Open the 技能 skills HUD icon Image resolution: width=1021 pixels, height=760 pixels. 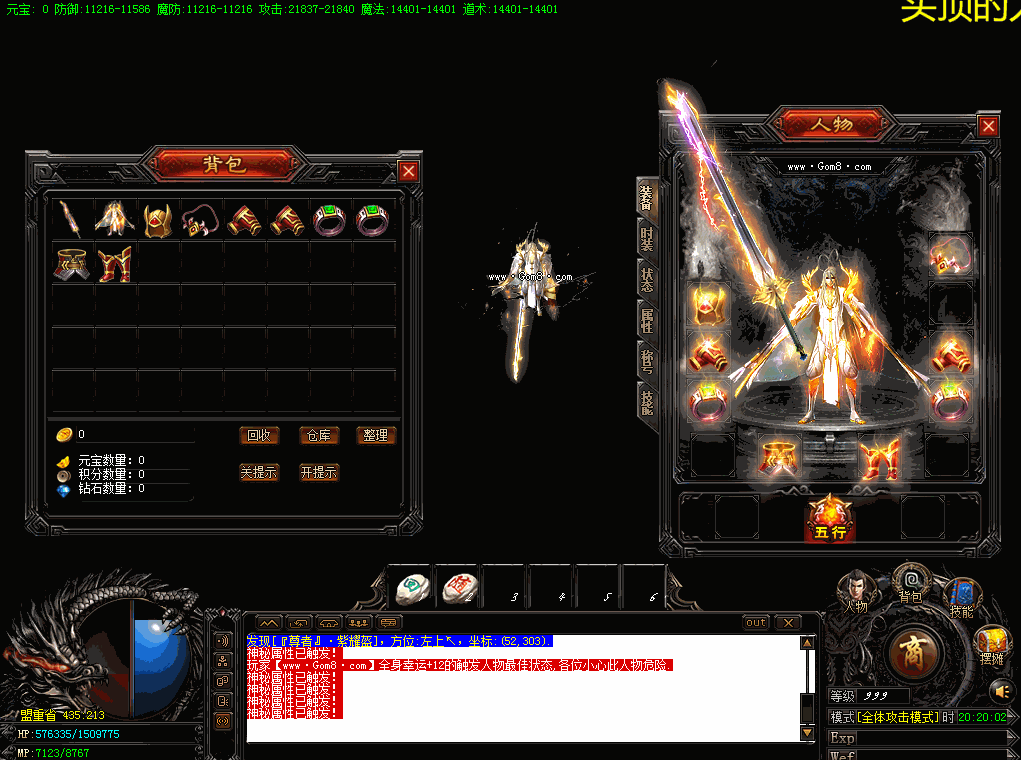coord(961,598)
